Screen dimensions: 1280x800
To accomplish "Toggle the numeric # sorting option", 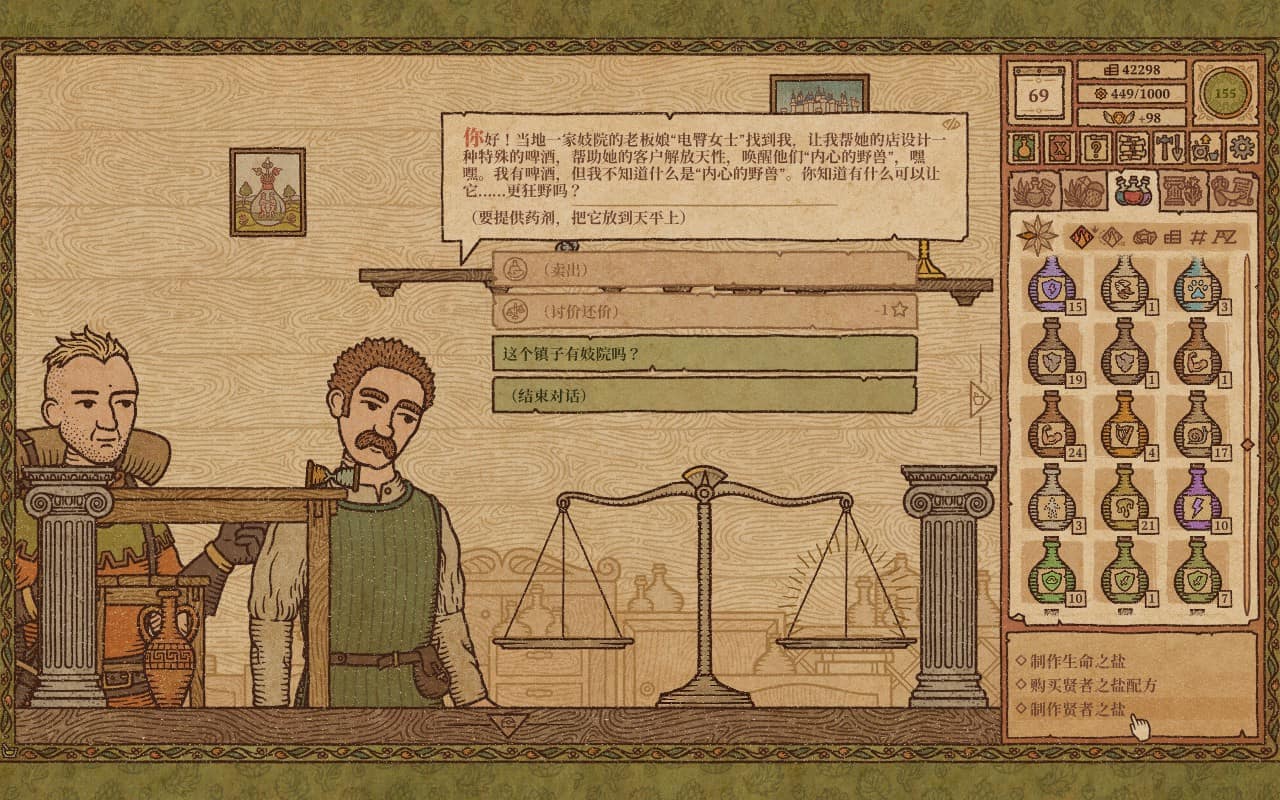I will coord(1198,237).
